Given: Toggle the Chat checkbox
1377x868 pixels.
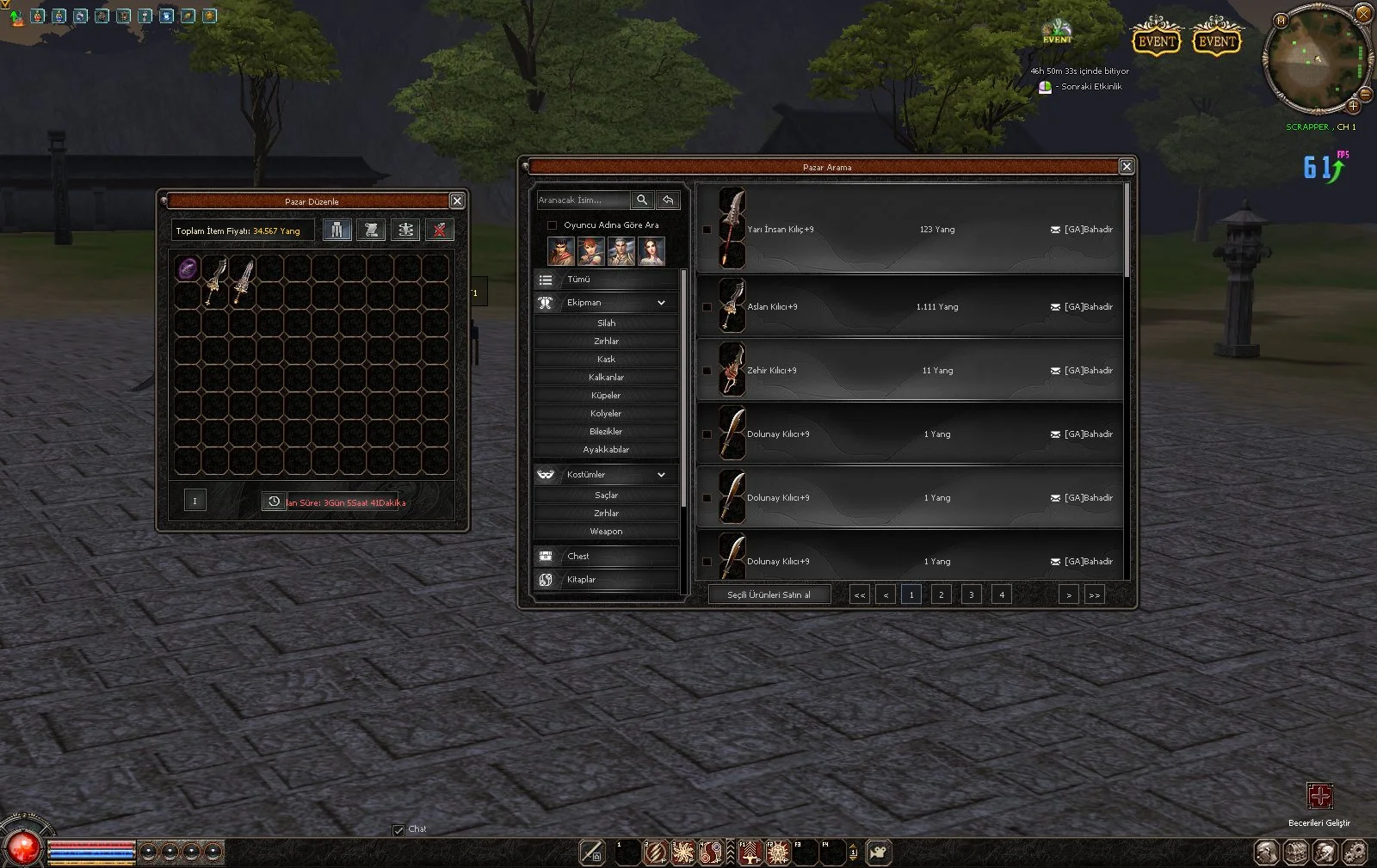Looking at the screenshot, I should [x=398, y=830].
